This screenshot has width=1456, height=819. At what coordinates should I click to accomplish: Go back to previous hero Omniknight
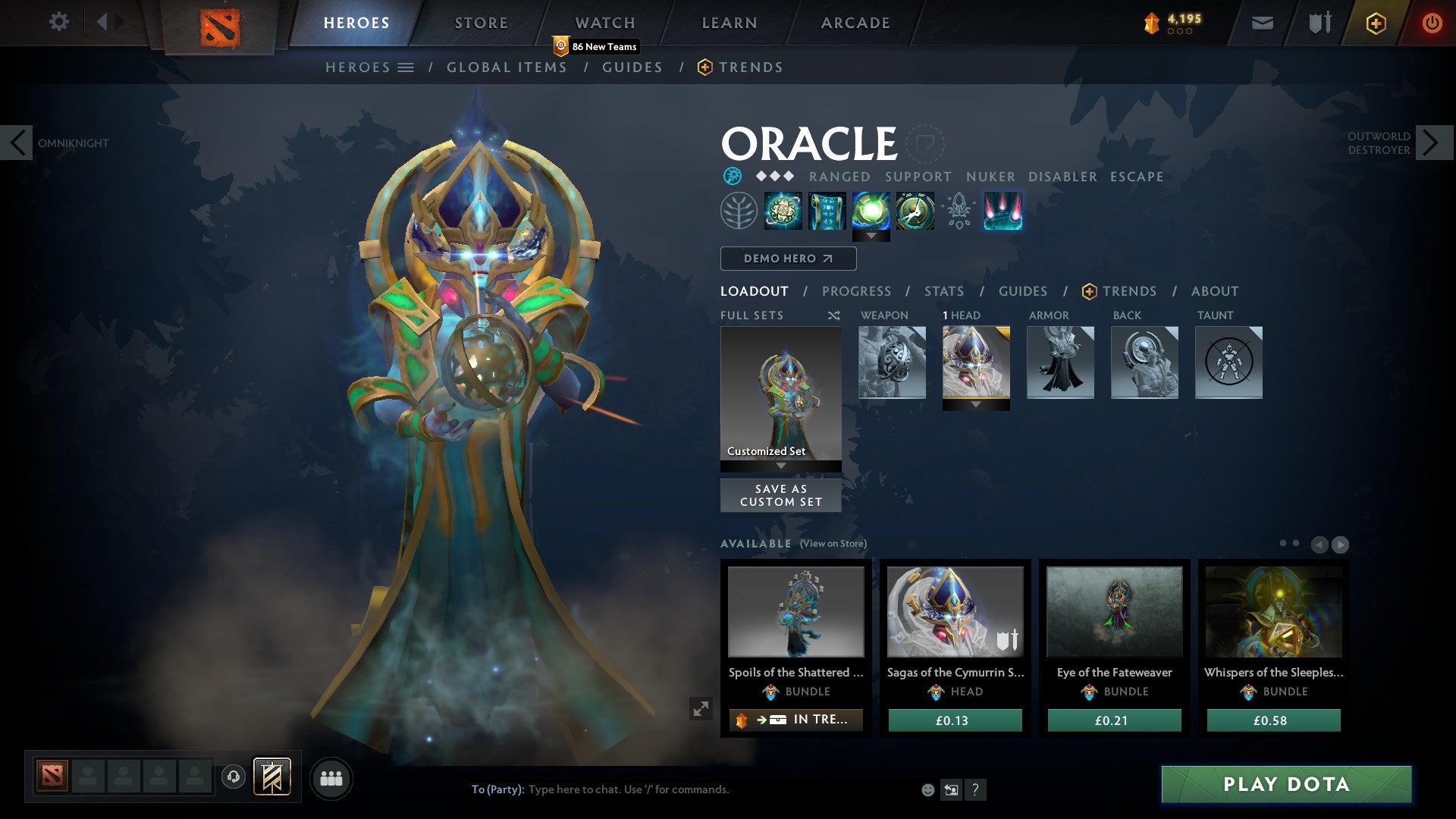[x=17, y=143]
